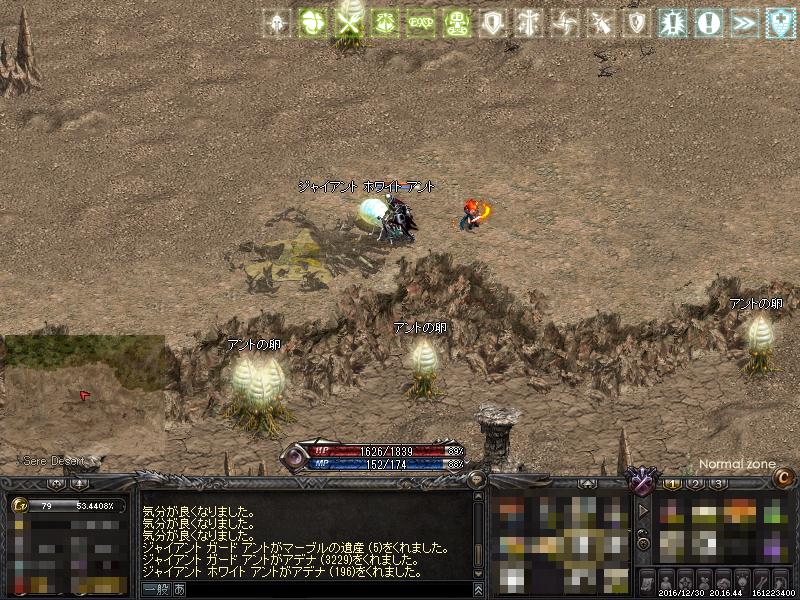This screenshot has height=600, width=800.
Task: Expand the chat with the double-chevron button
Action: pyautogui.click(x=479, y=589)
